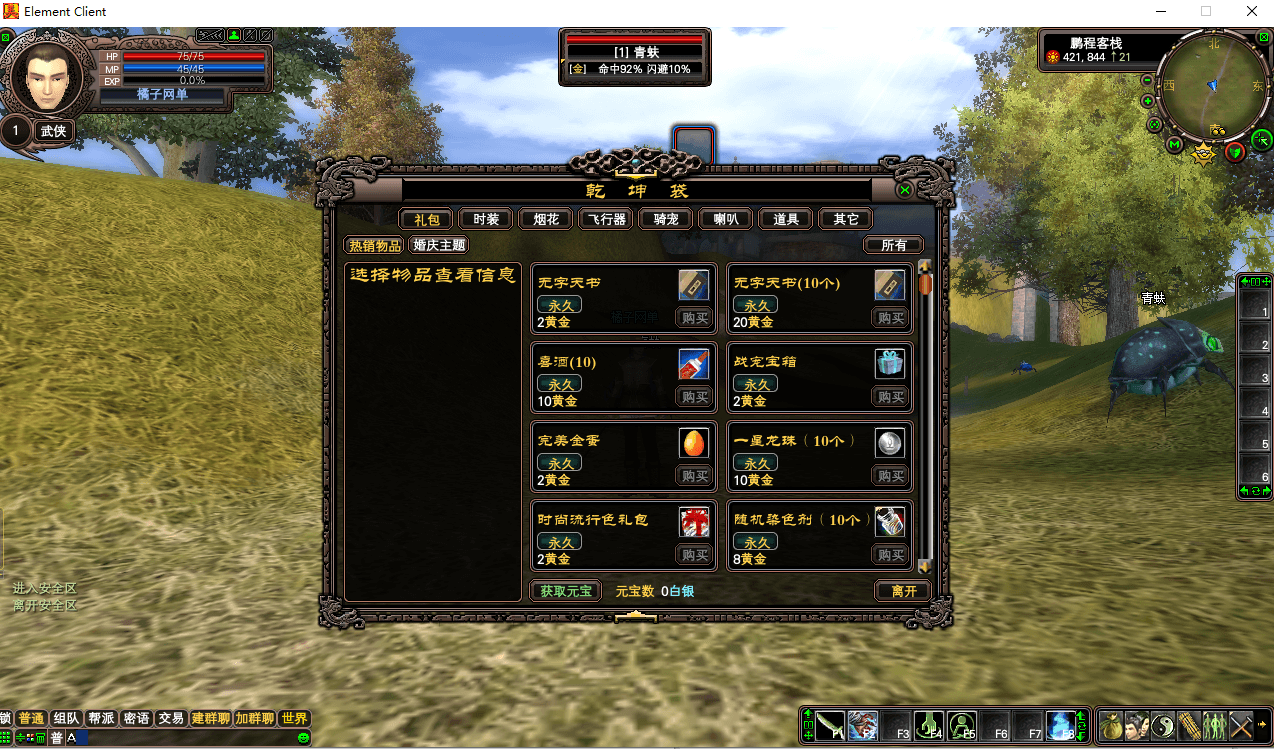The width and height of the screenshot is (1274, 749).
Task: Buy the 喜酒(10) item
Action: (694, 397)
